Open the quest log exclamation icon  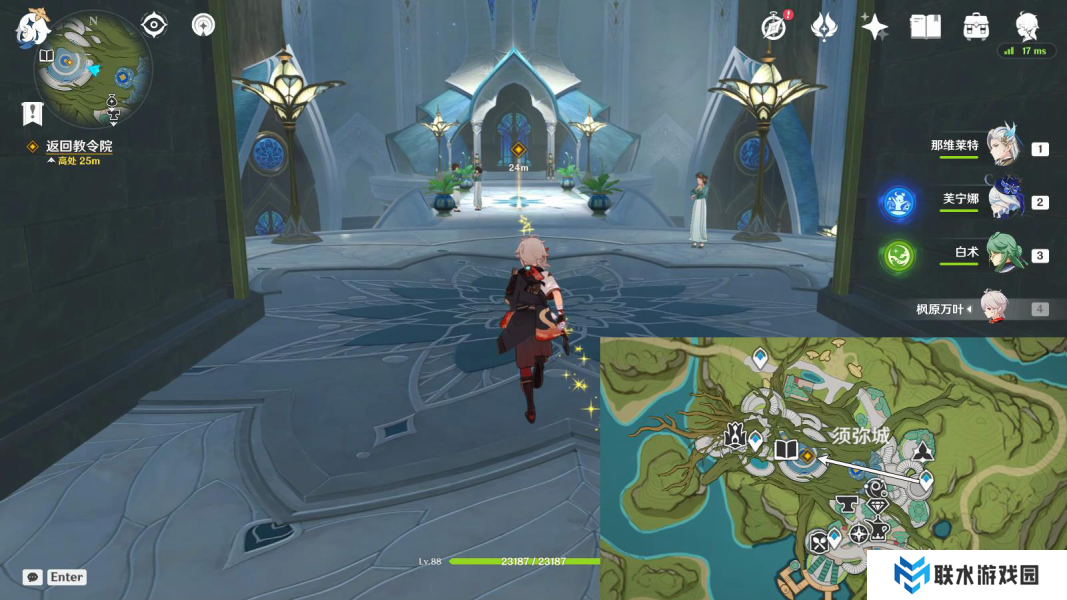coord(33,113)
